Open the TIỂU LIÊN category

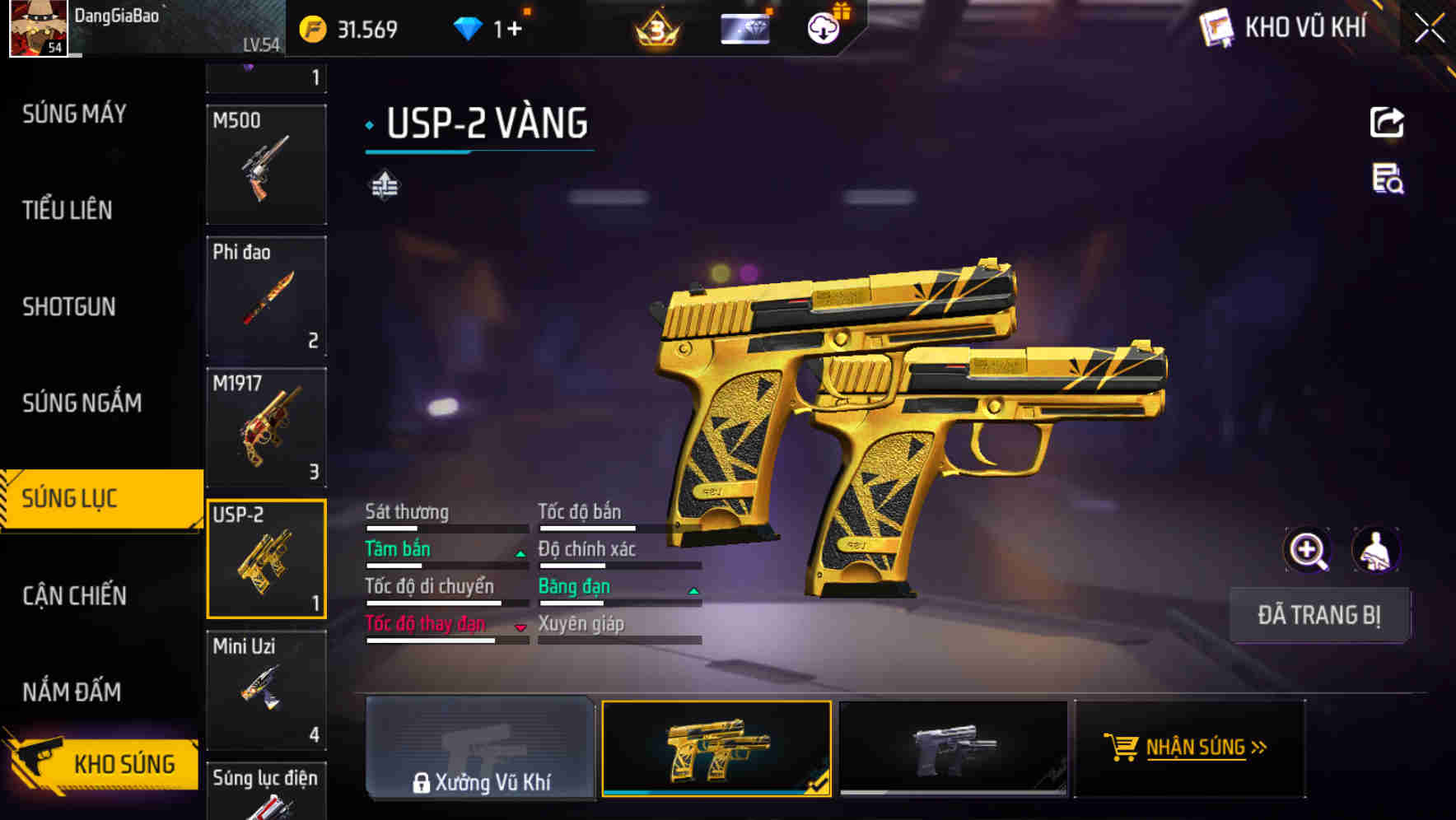tap(66, 210)
